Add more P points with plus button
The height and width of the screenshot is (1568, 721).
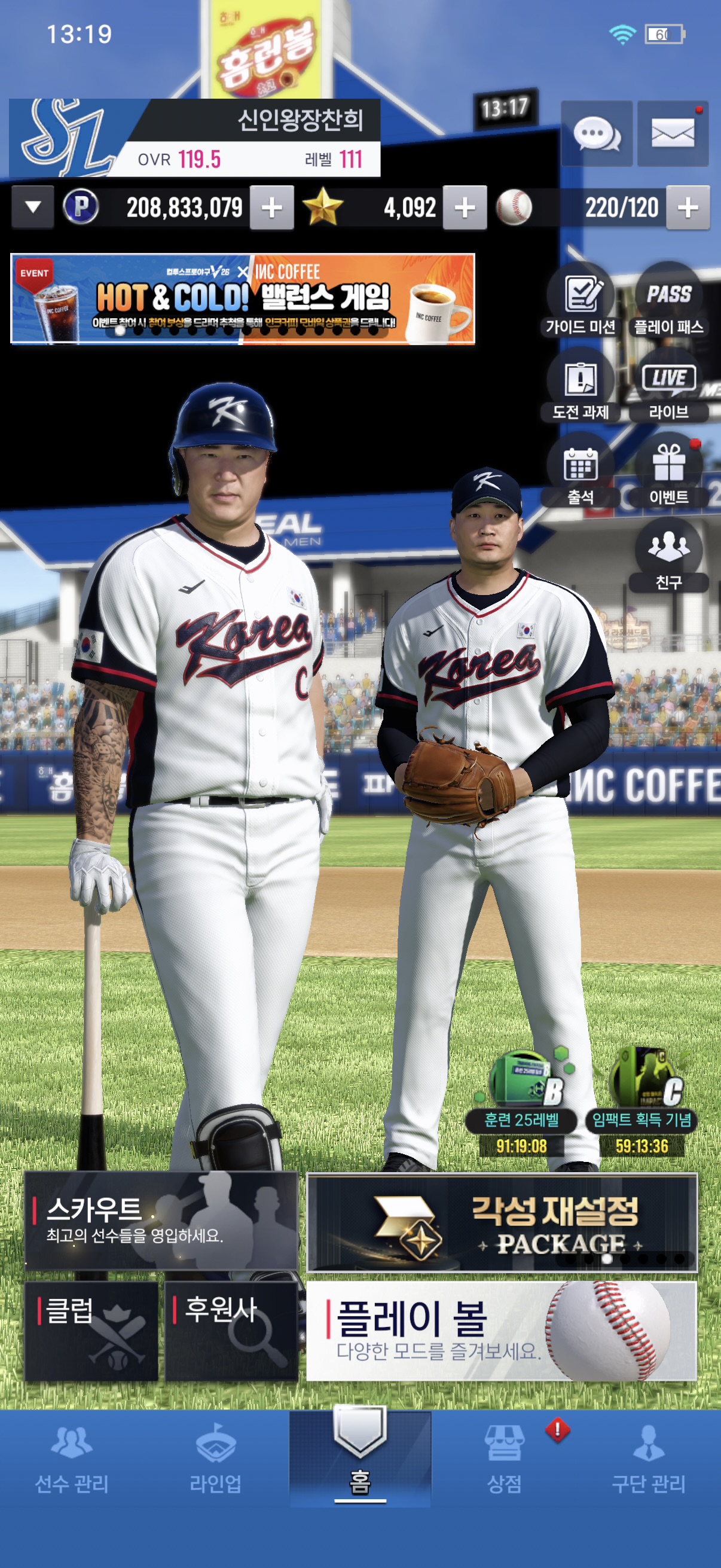(x=272, y=208)
